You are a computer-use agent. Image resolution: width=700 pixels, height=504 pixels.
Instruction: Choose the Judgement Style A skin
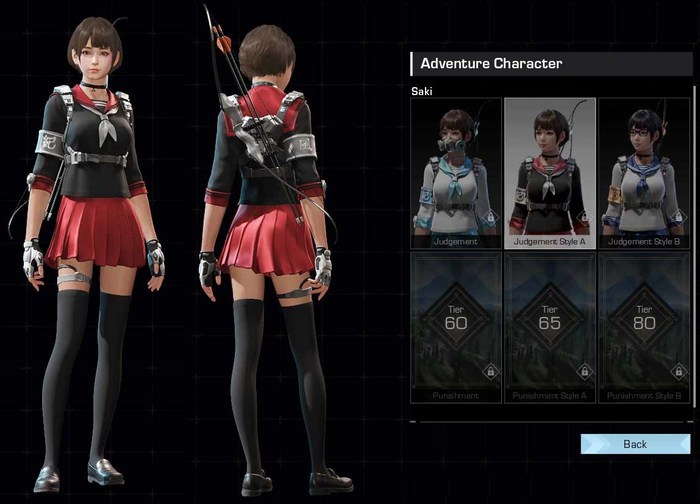coord(549,172)
